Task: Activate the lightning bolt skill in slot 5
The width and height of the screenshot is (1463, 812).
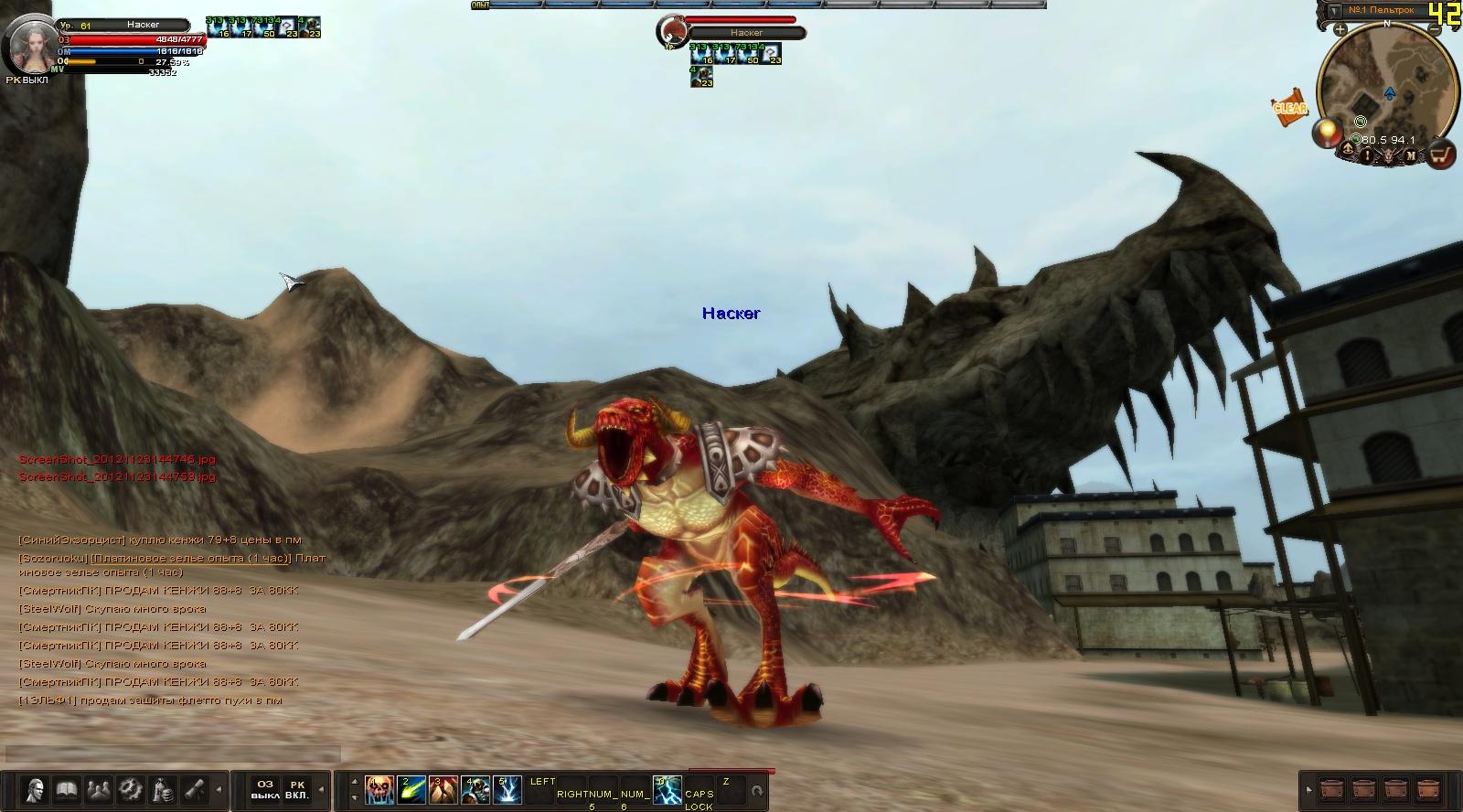Action: (507, 789)
